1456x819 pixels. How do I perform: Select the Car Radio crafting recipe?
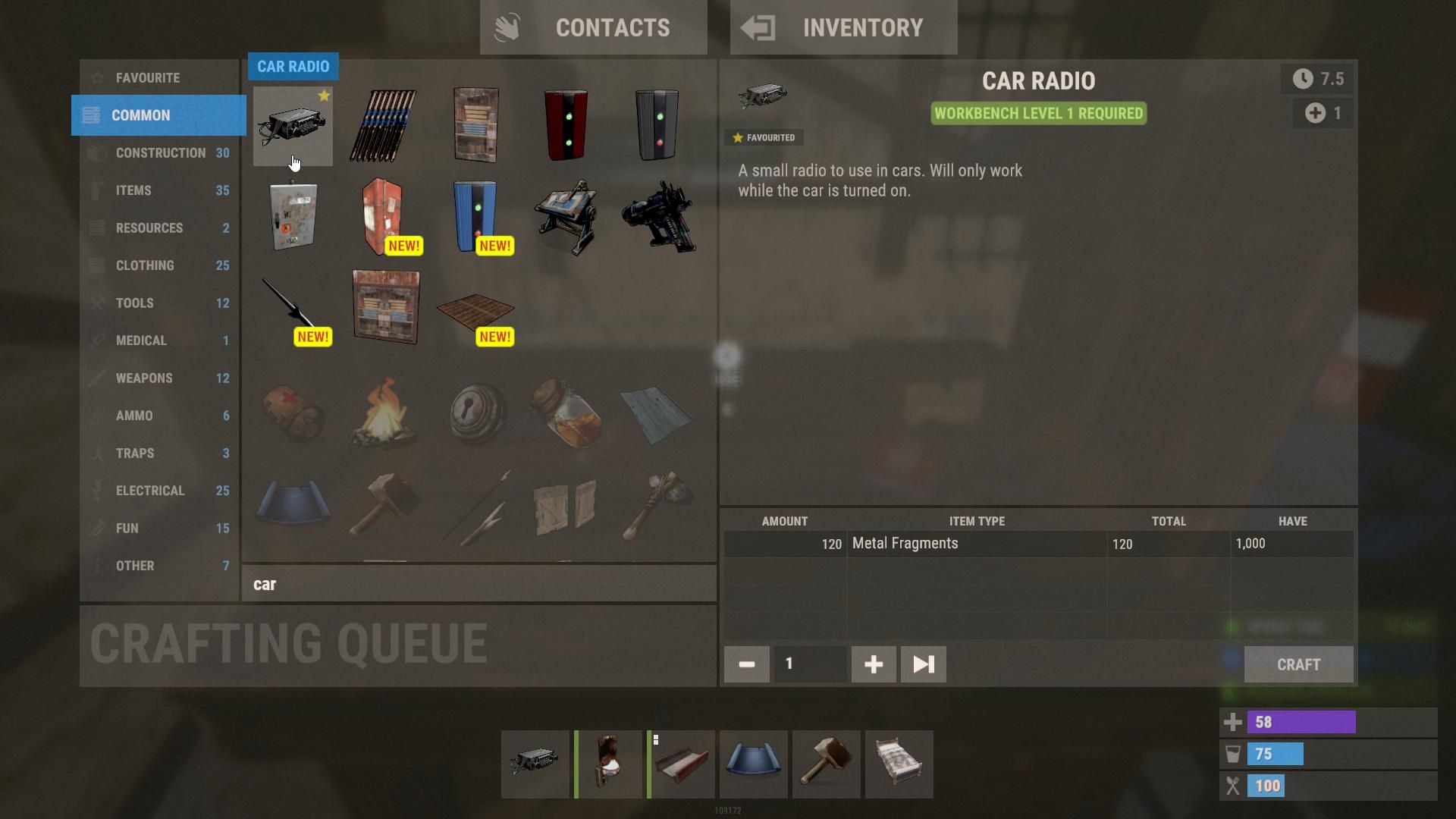(293, 125)
